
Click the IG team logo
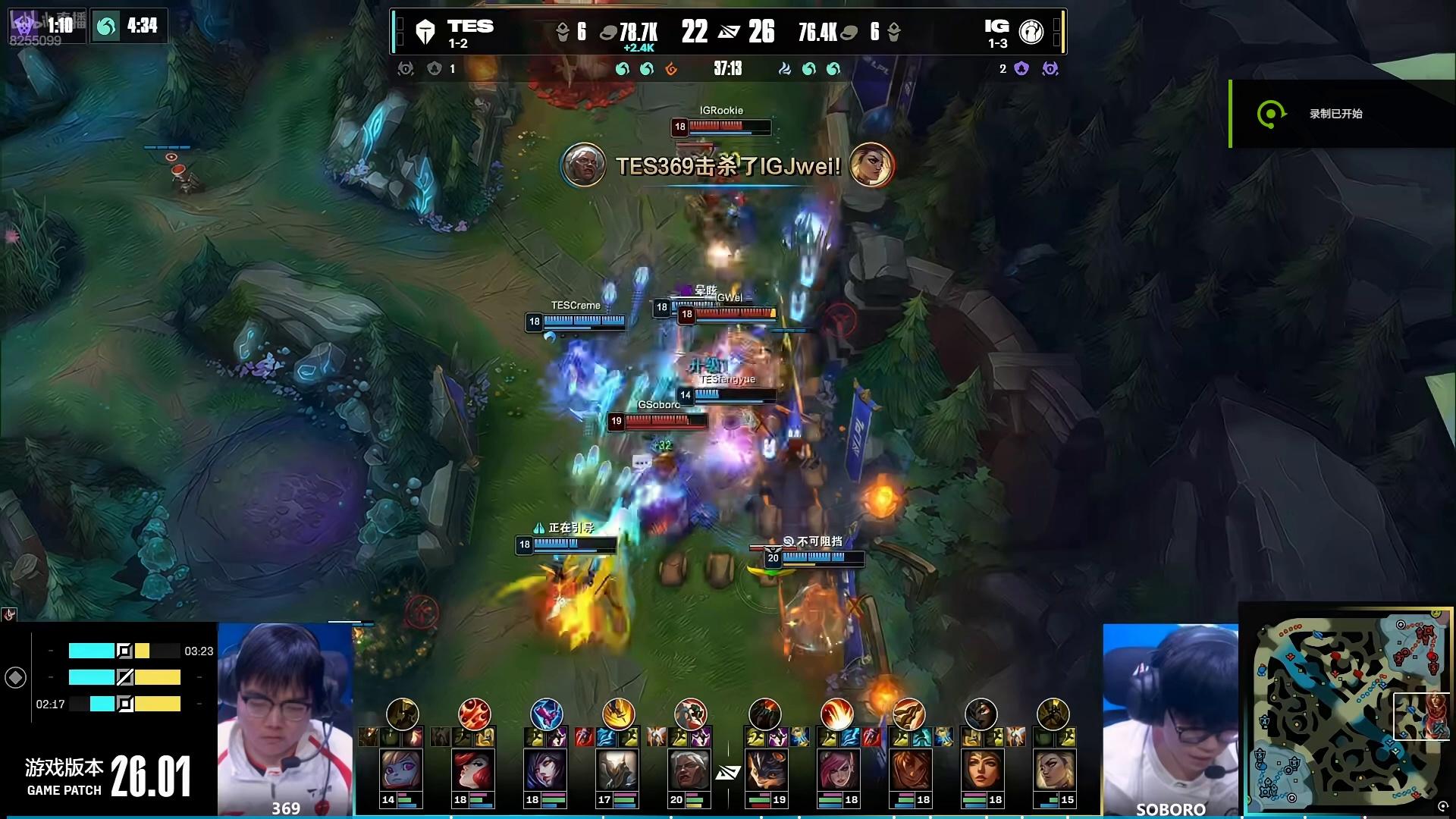(1031, 32)
